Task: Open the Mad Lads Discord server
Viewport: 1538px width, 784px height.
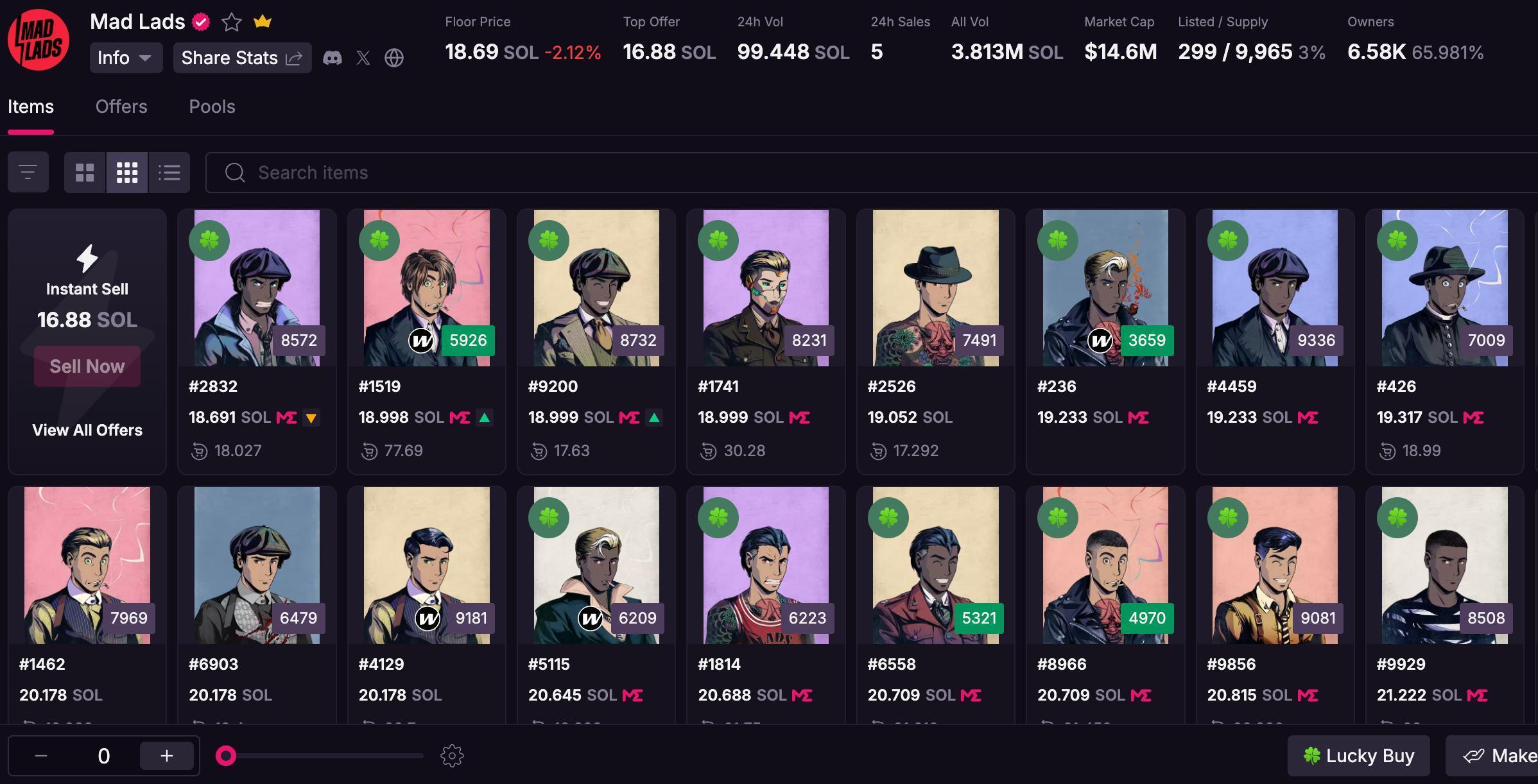Action: coord(334,58)
